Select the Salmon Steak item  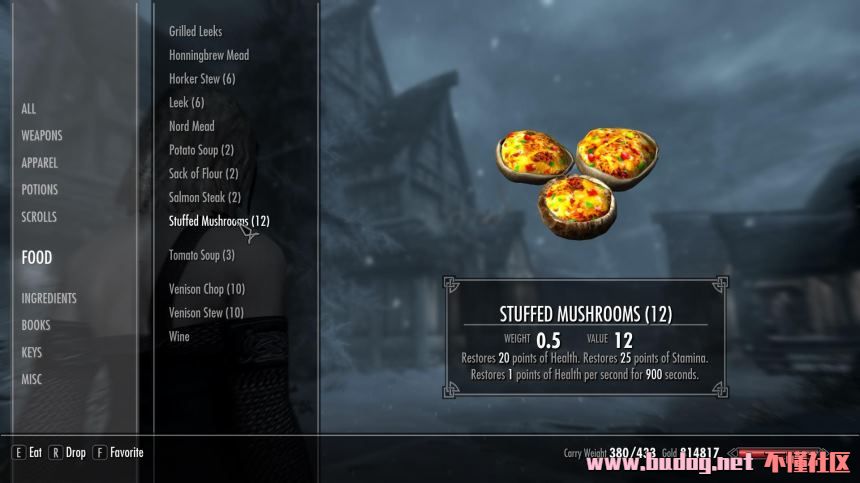(205, 198)
